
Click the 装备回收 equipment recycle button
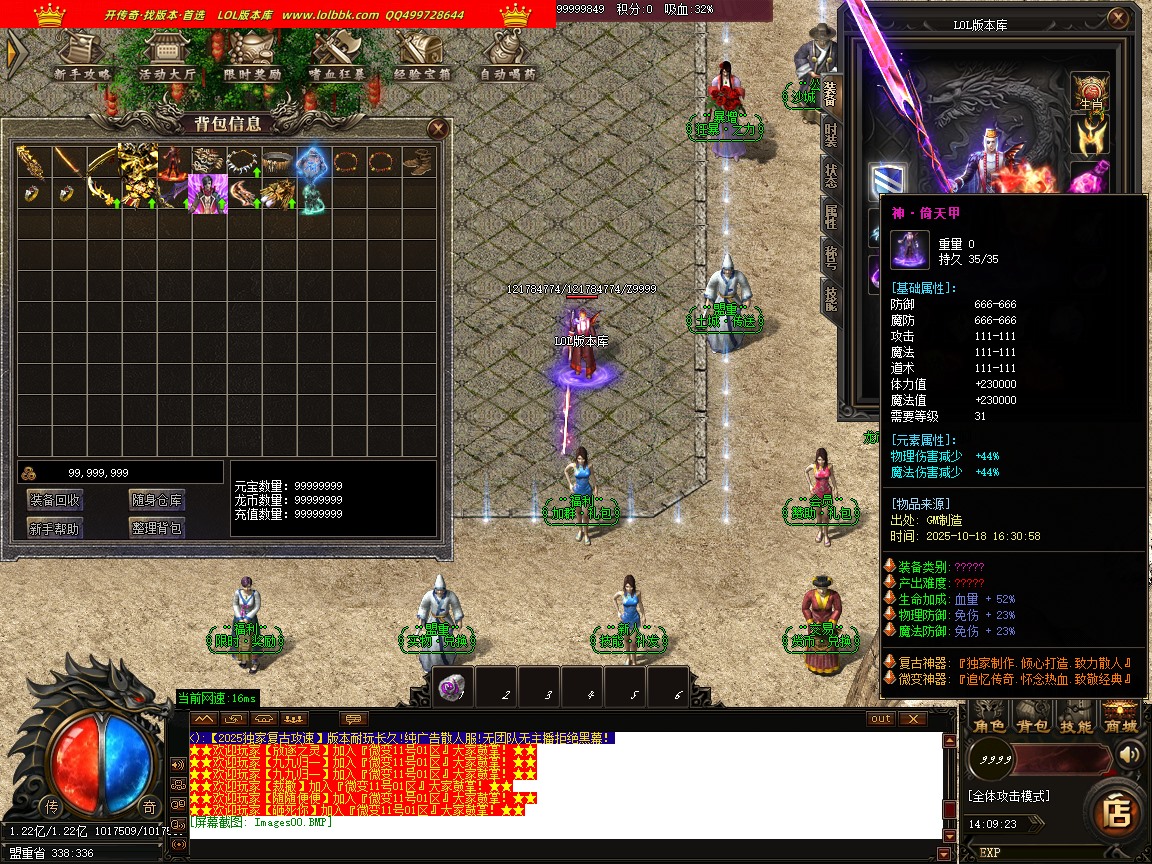[56, 500]
